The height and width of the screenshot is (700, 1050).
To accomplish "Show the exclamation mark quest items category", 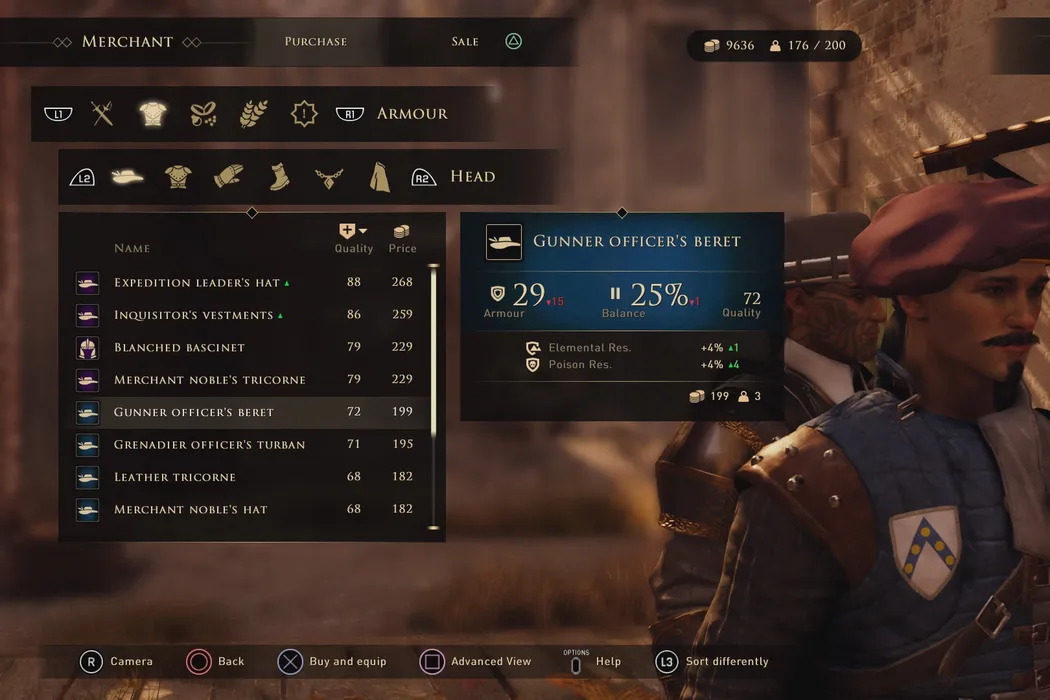I will 304,114.
